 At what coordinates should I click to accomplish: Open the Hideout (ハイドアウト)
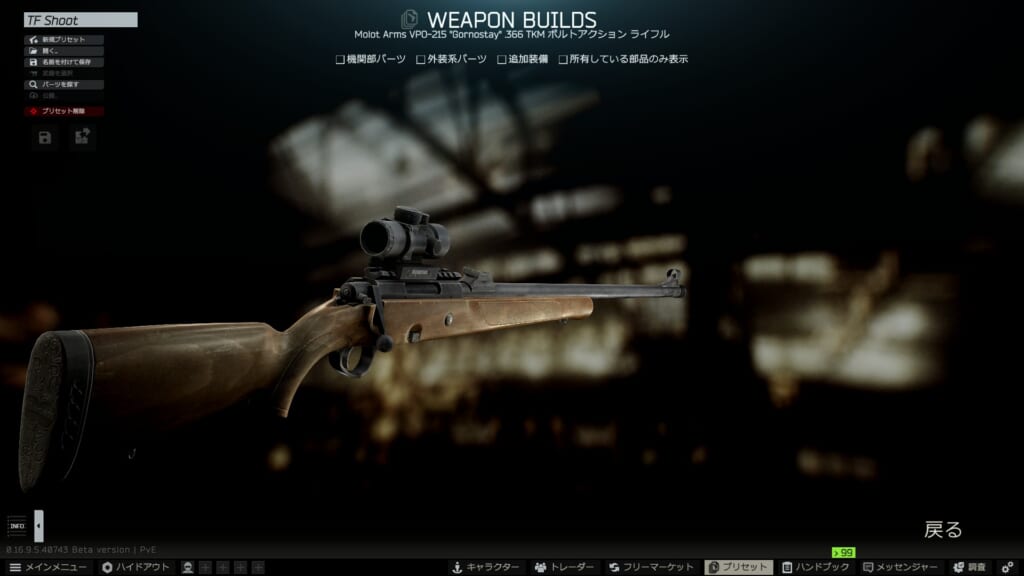135,567
